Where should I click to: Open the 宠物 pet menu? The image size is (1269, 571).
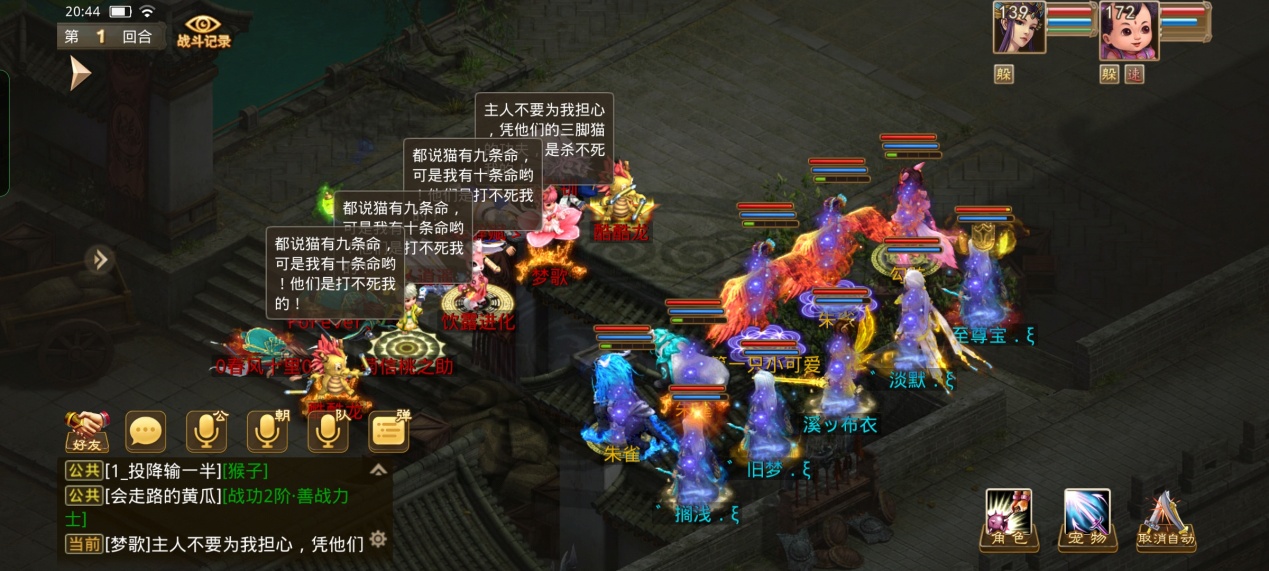click(1087, 519)
